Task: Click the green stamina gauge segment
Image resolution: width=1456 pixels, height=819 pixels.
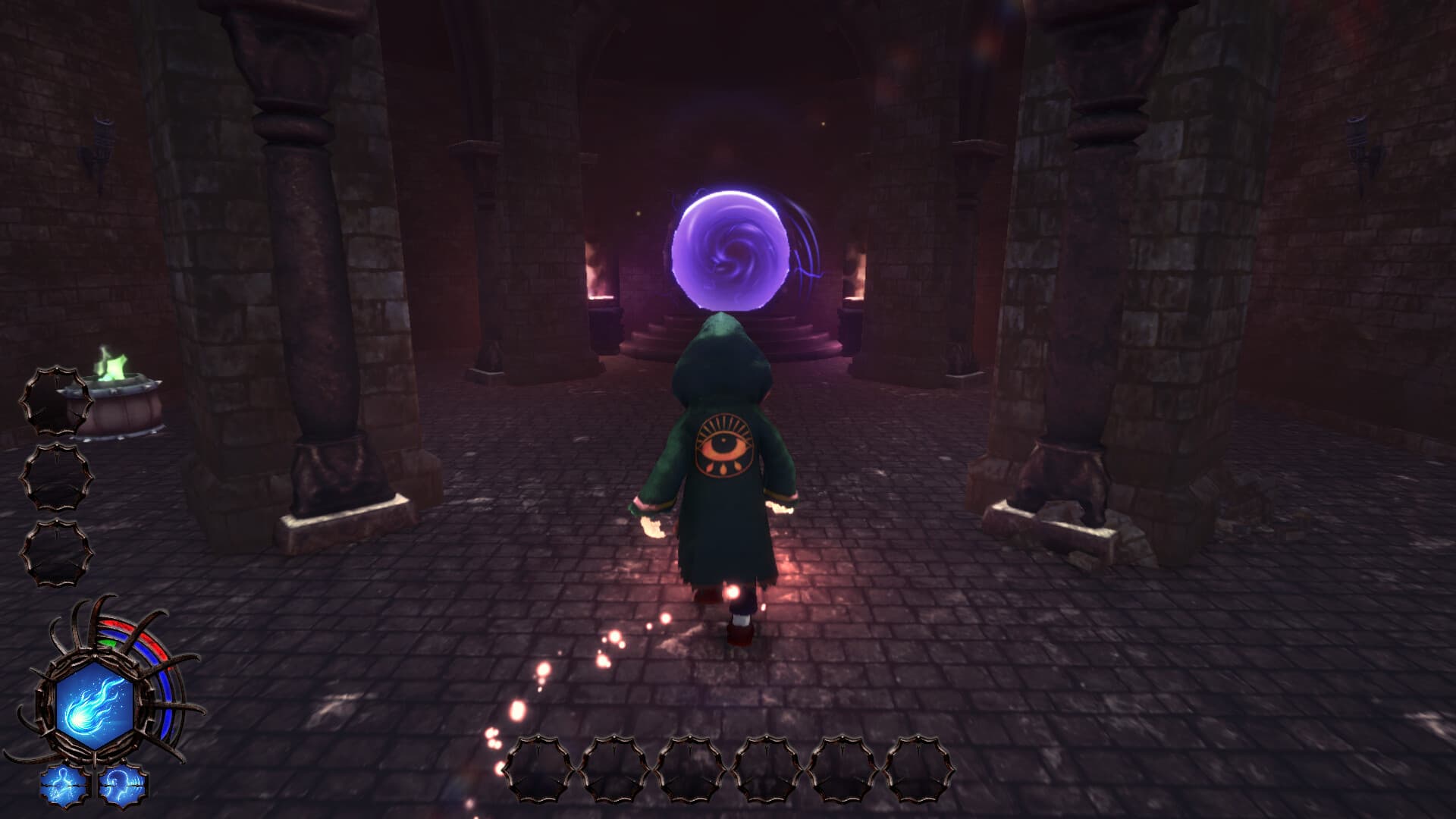Action: [x=108, y=643]
